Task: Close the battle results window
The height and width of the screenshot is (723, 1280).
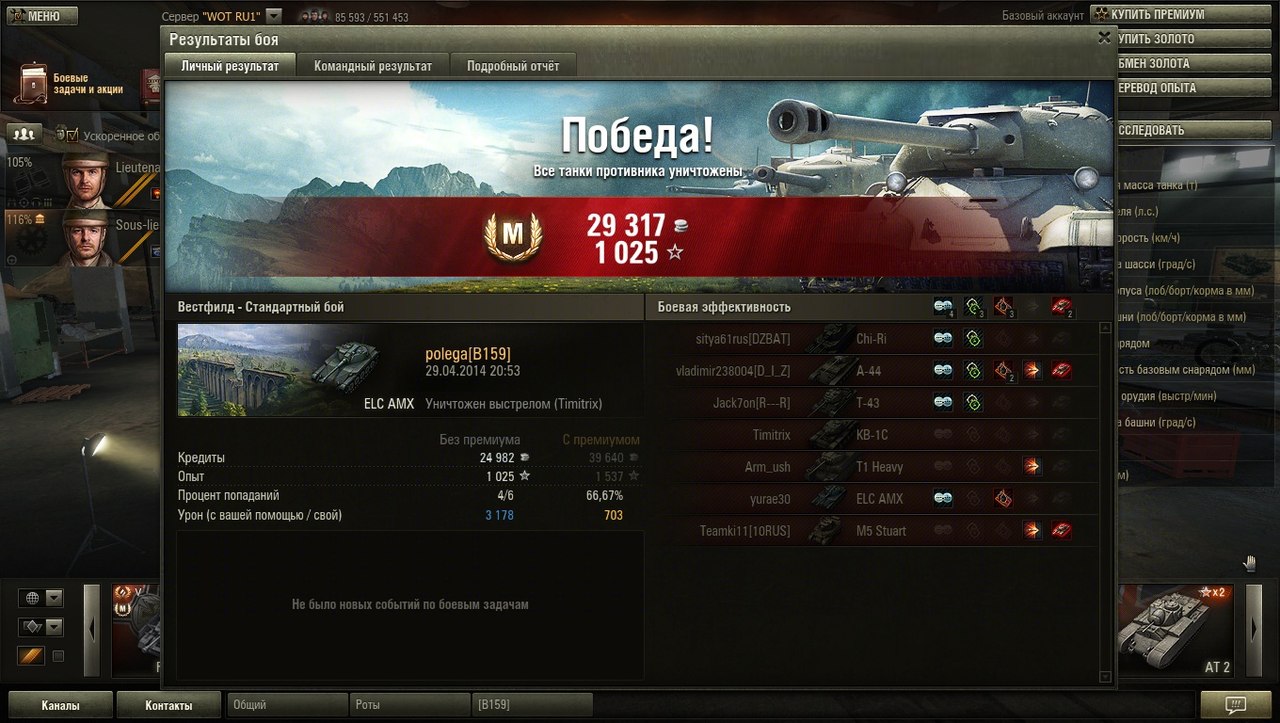Action: 1104,38
